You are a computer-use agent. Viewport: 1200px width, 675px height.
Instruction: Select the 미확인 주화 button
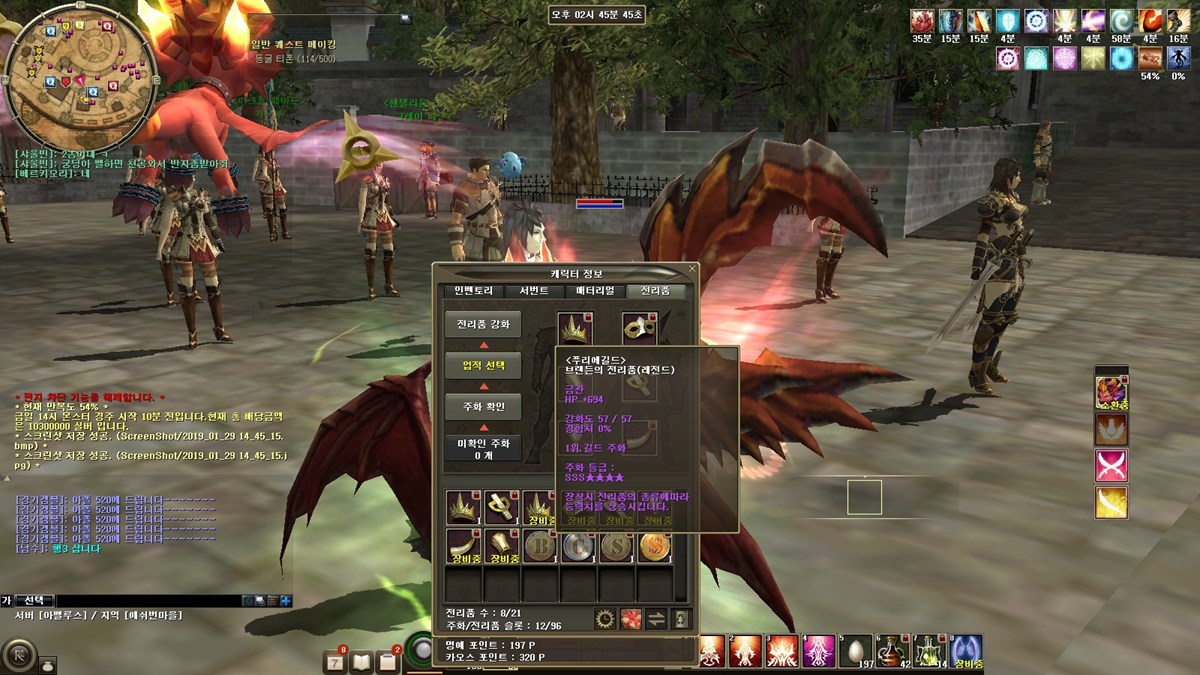pyautogui.click(x=483, y=447)
